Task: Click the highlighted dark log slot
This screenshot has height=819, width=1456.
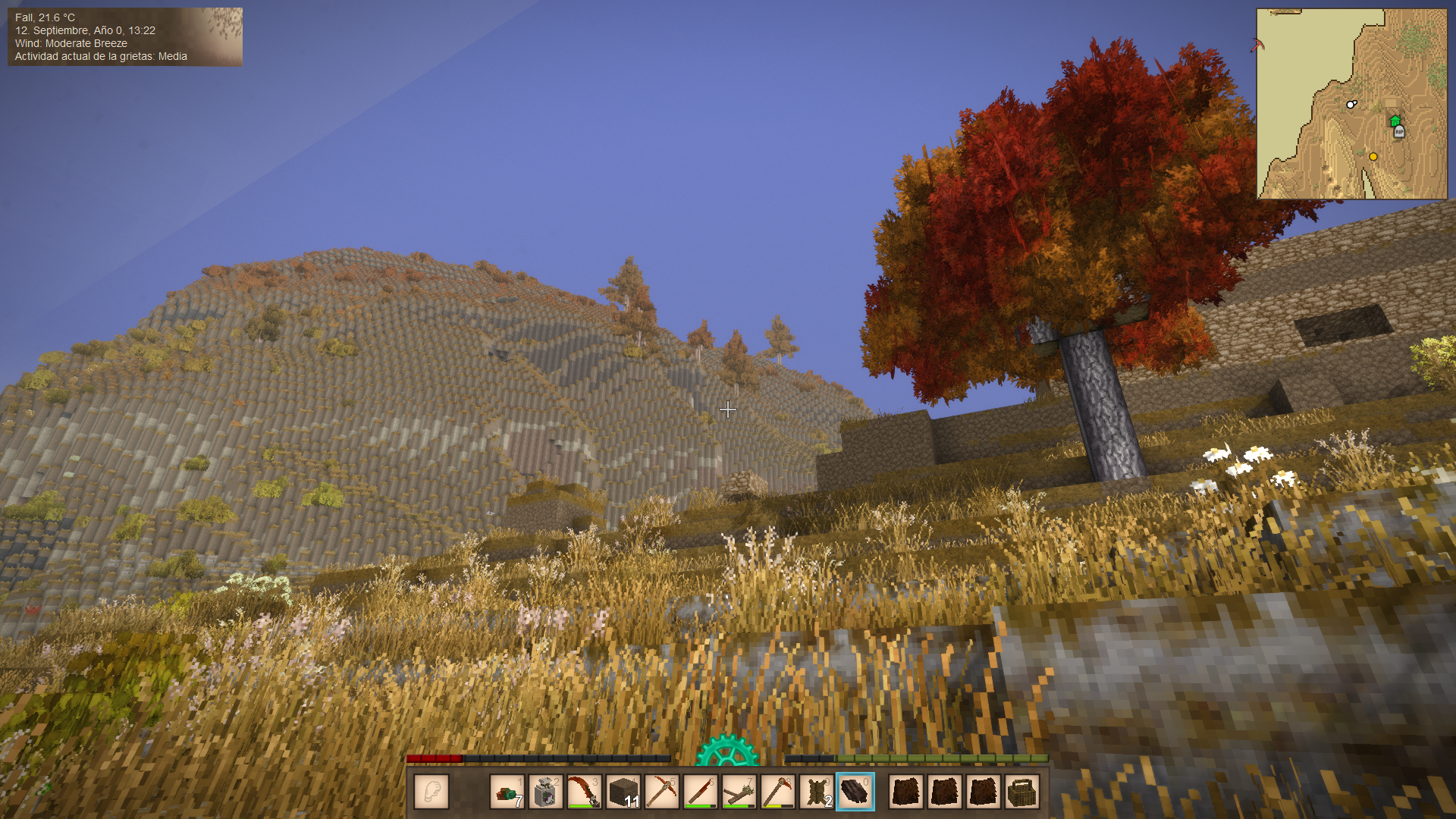Action: click(x=855, y=792)
